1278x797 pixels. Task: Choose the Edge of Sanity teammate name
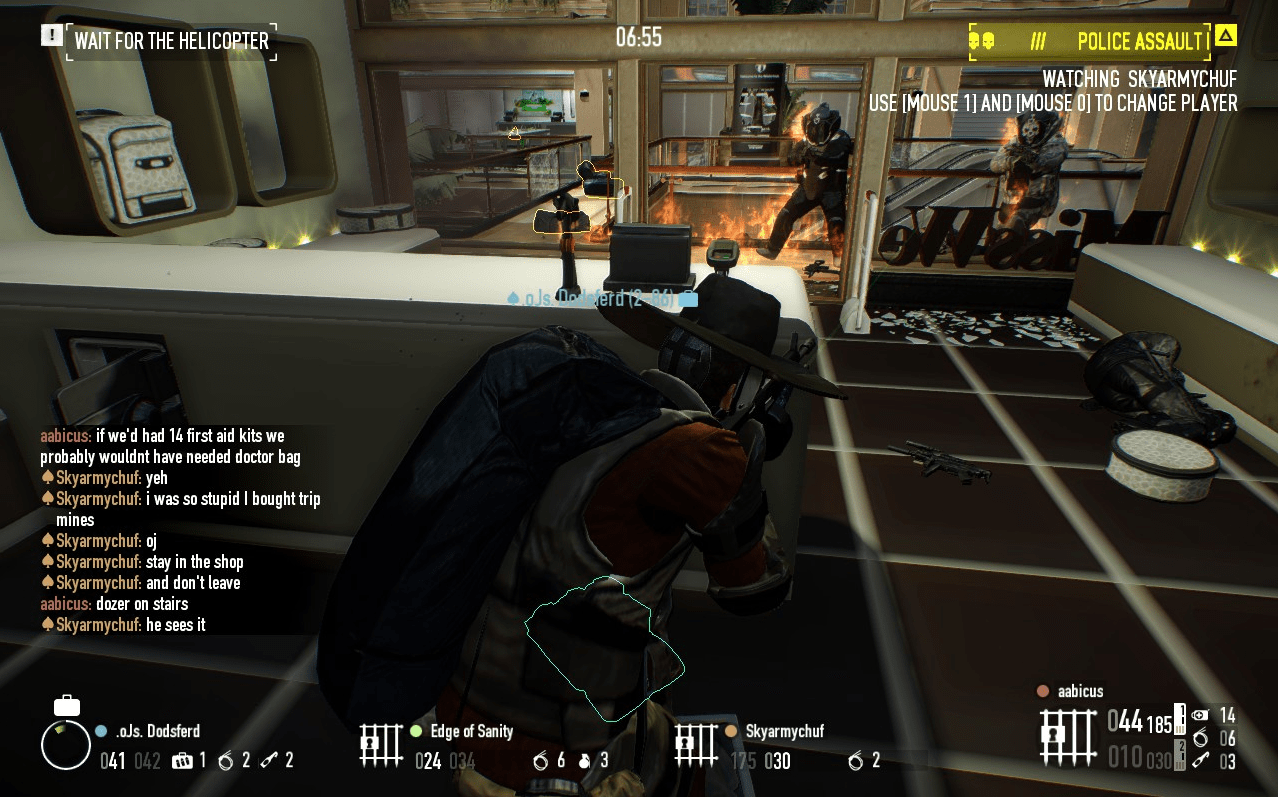tap(471, 731)
